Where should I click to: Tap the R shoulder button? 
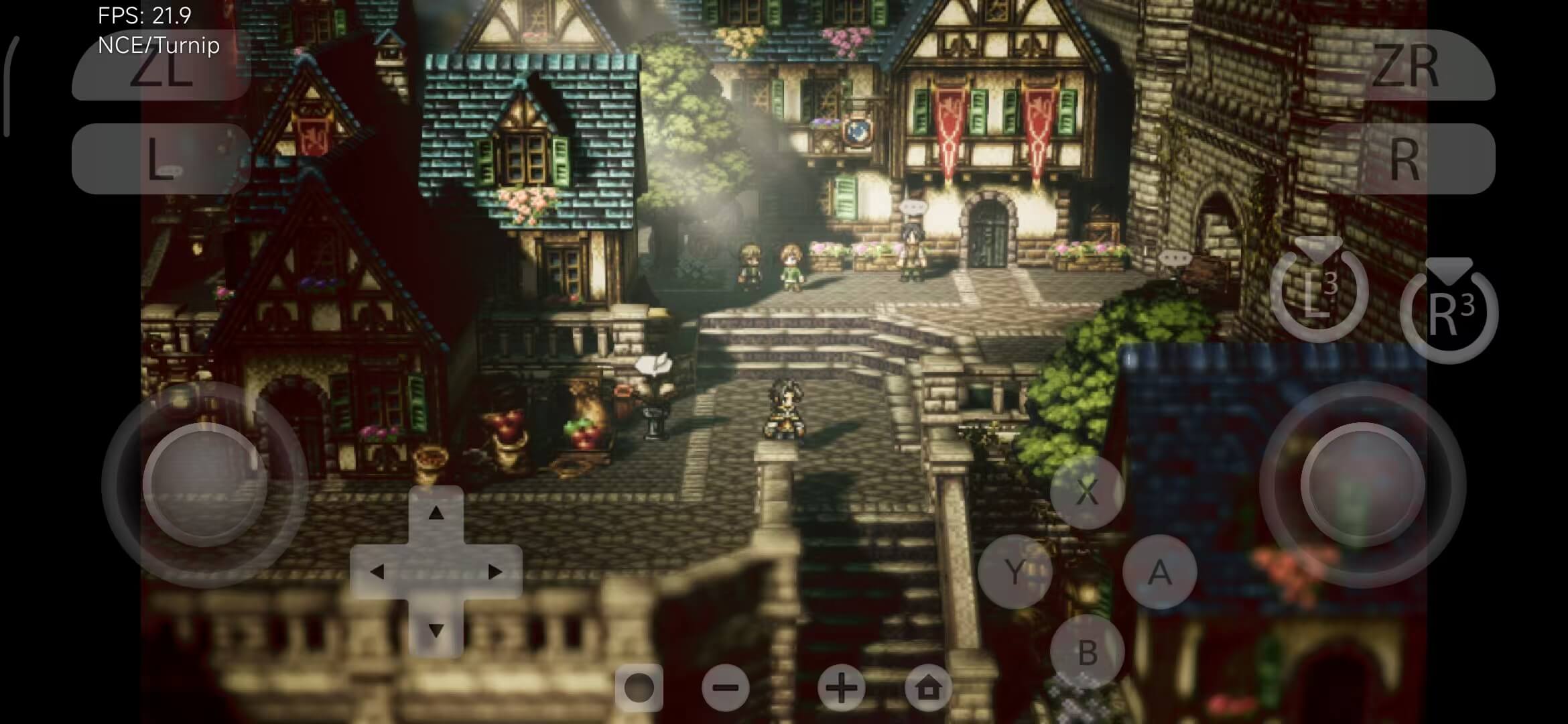pyautogui.click(x=1405, y=159)
